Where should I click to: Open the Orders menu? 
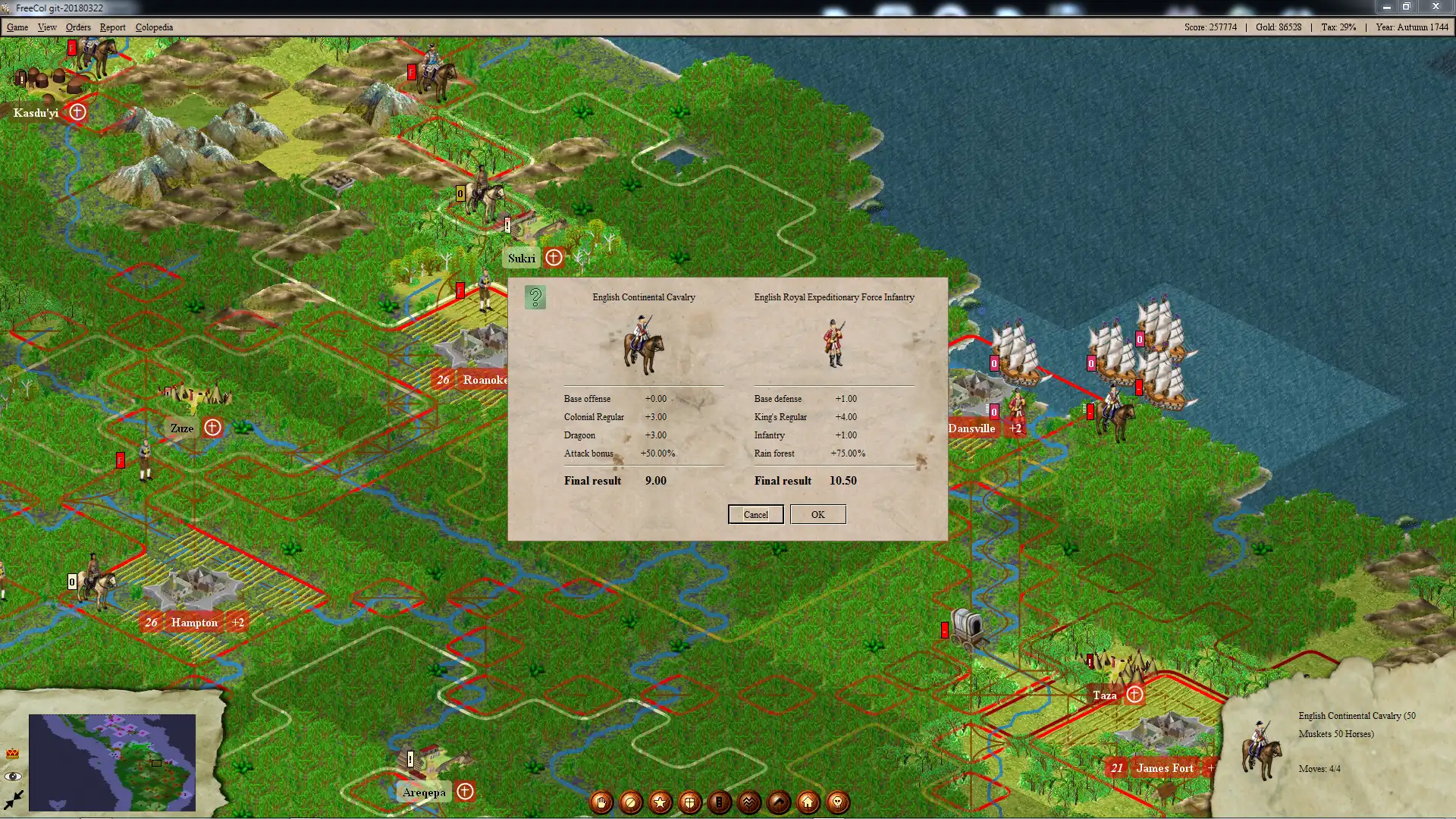[x=78, y=27]
